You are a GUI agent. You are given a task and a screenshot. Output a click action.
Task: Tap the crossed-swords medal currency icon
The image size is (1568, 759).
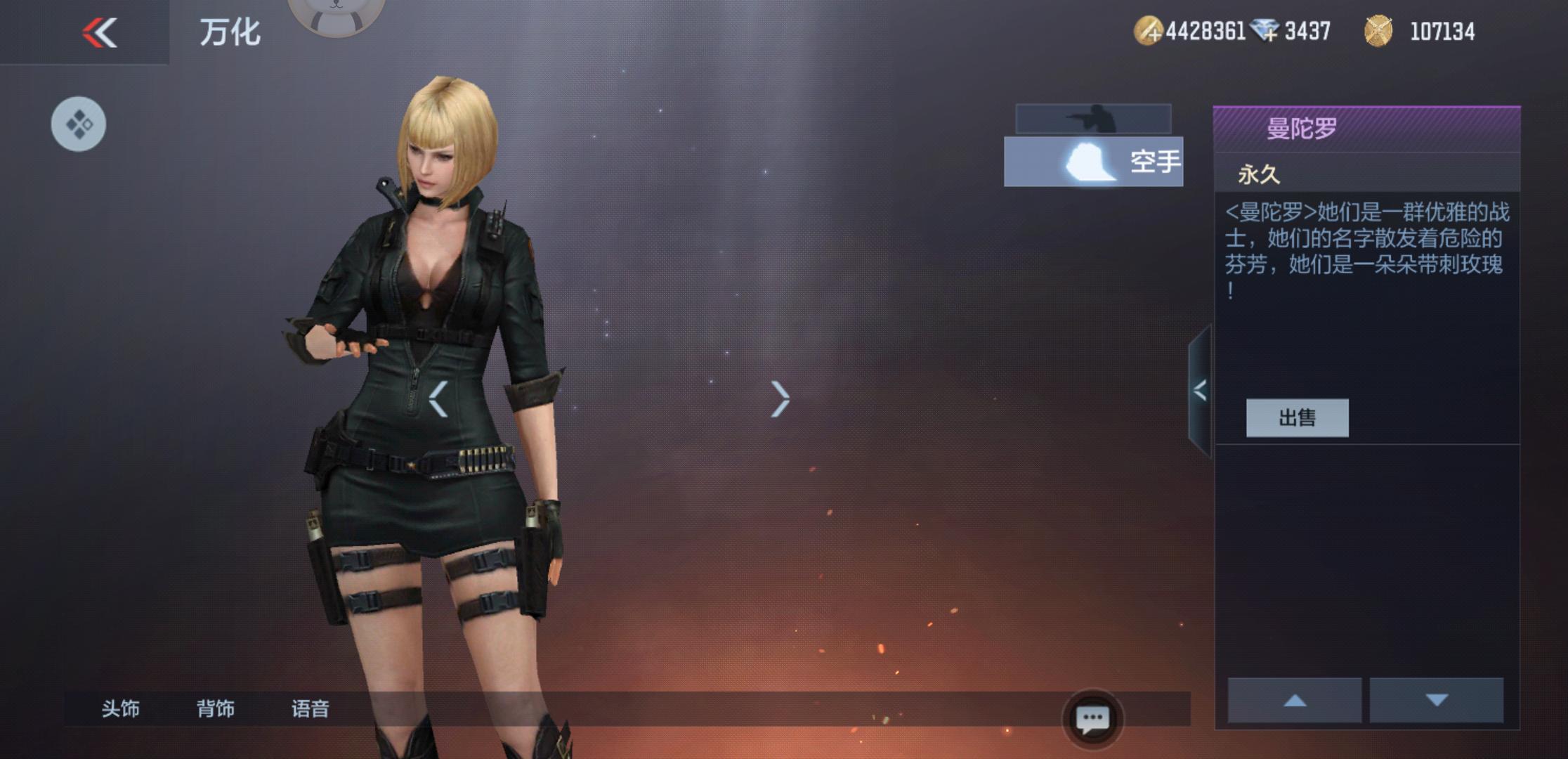pos(1378,31)
